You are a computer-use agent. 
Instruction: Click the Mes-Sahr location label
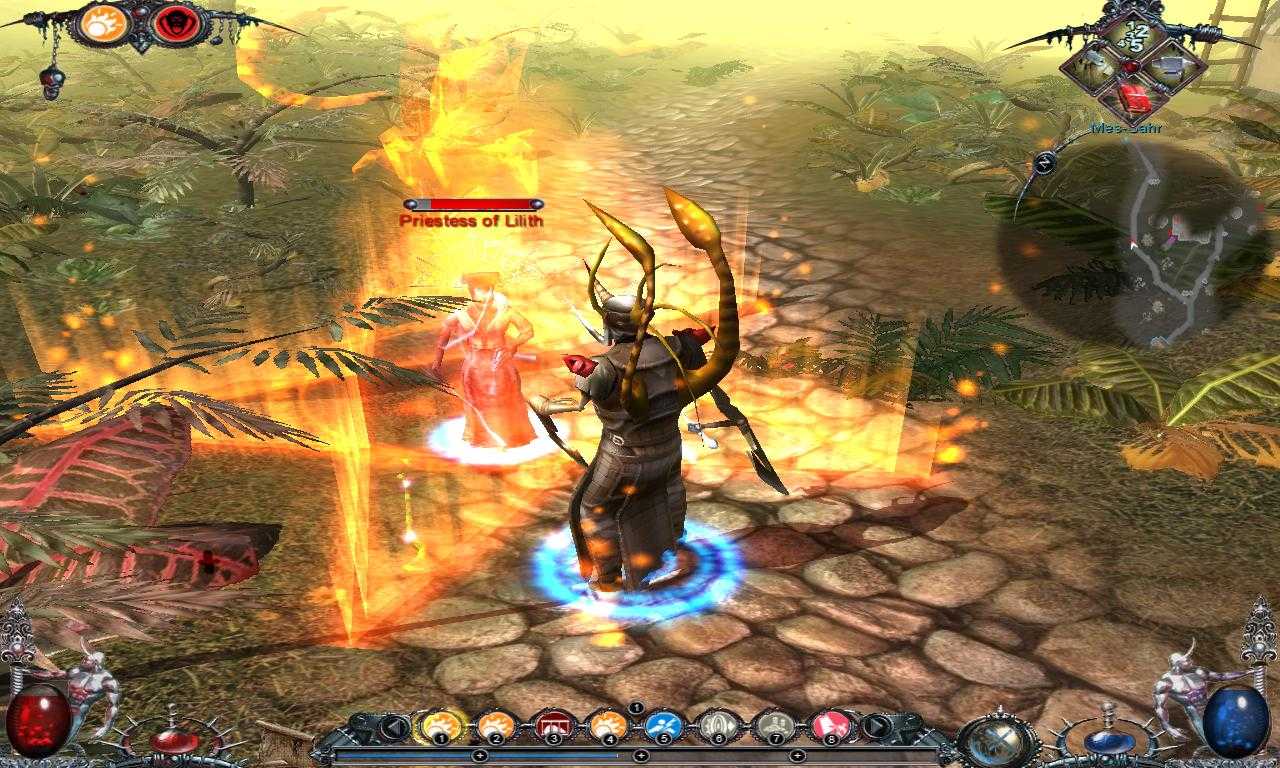(1127, 128)
